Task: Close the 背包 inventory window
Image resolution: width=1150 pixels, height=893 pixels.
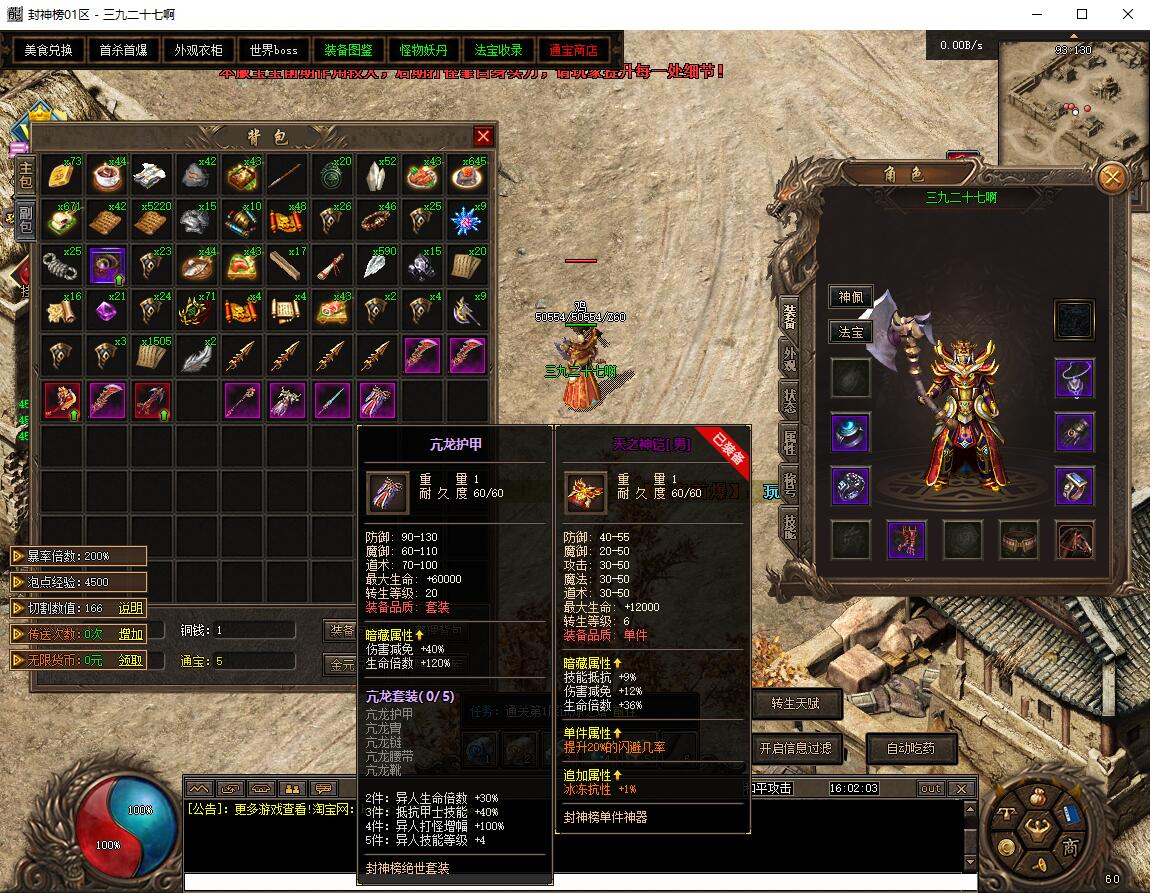Action: [x=483, y=136]
